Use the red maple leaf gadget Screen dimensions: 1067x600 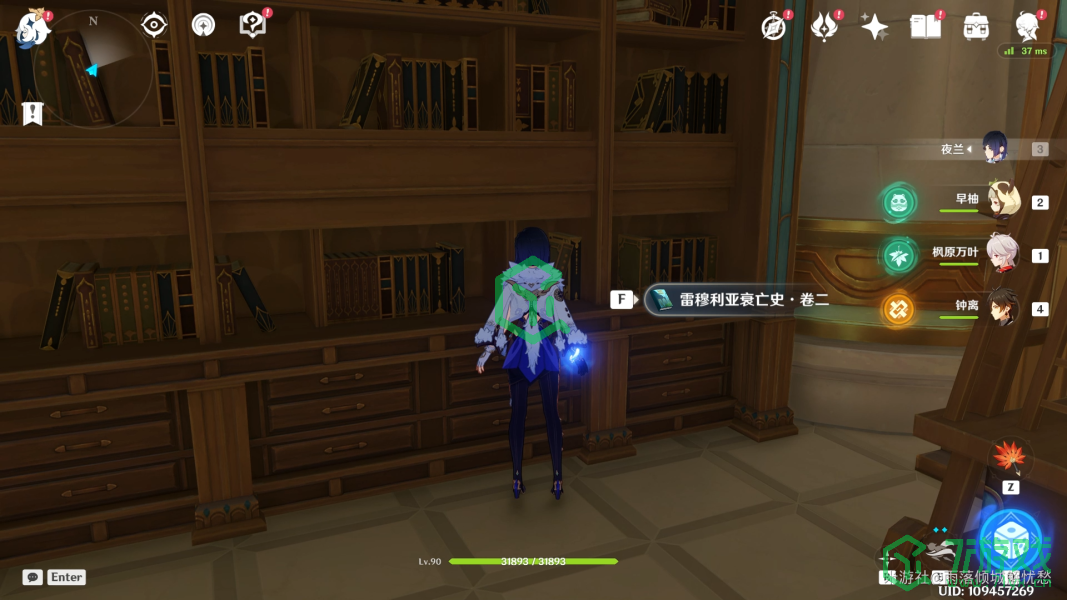pyautogui.click(x=1010, y=458)
